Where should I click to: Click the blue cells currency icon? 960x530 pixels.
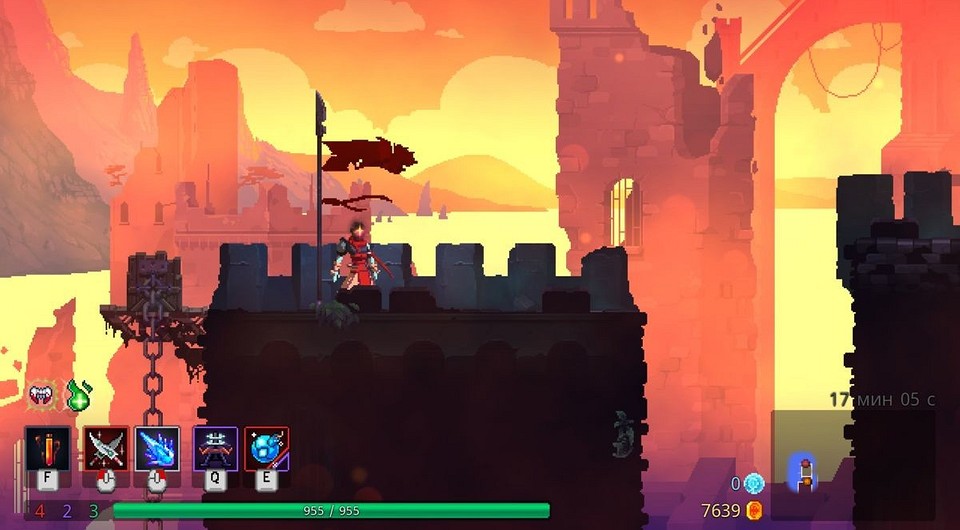[x=754, y=483]
